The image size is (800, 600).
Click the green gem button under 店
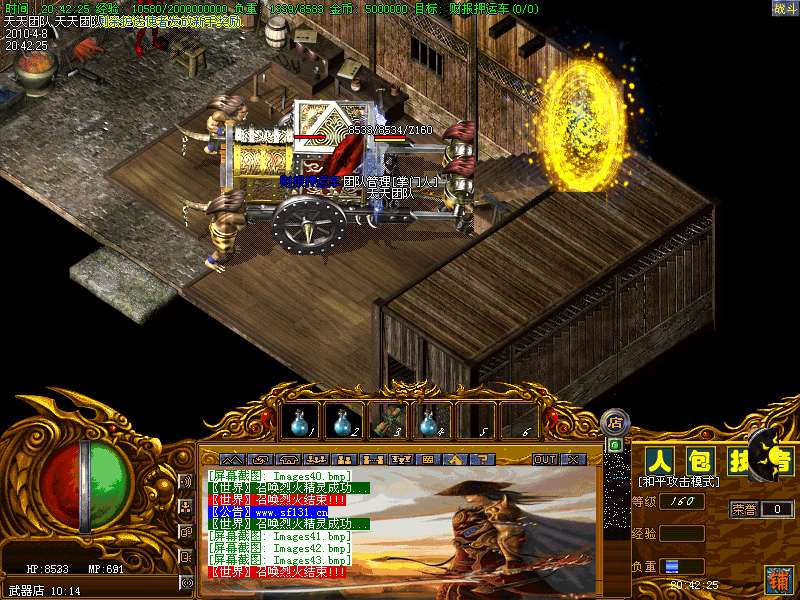tap(615, 444)
